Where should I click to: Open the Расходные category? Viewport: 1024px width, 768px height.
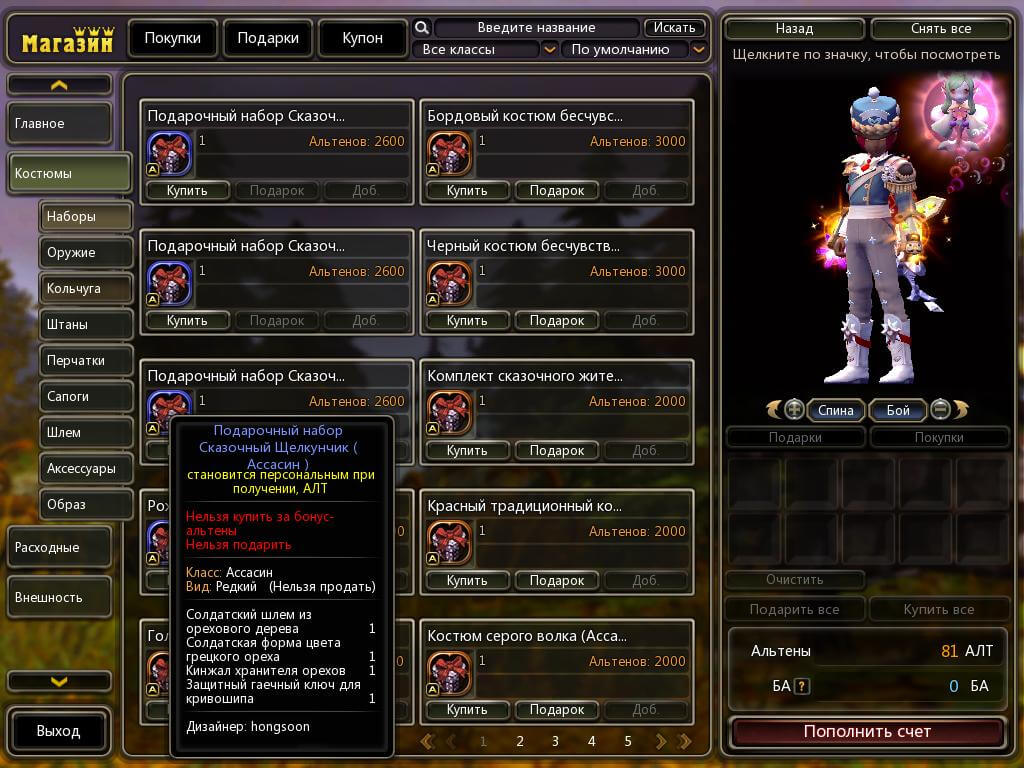click(70, 548)
